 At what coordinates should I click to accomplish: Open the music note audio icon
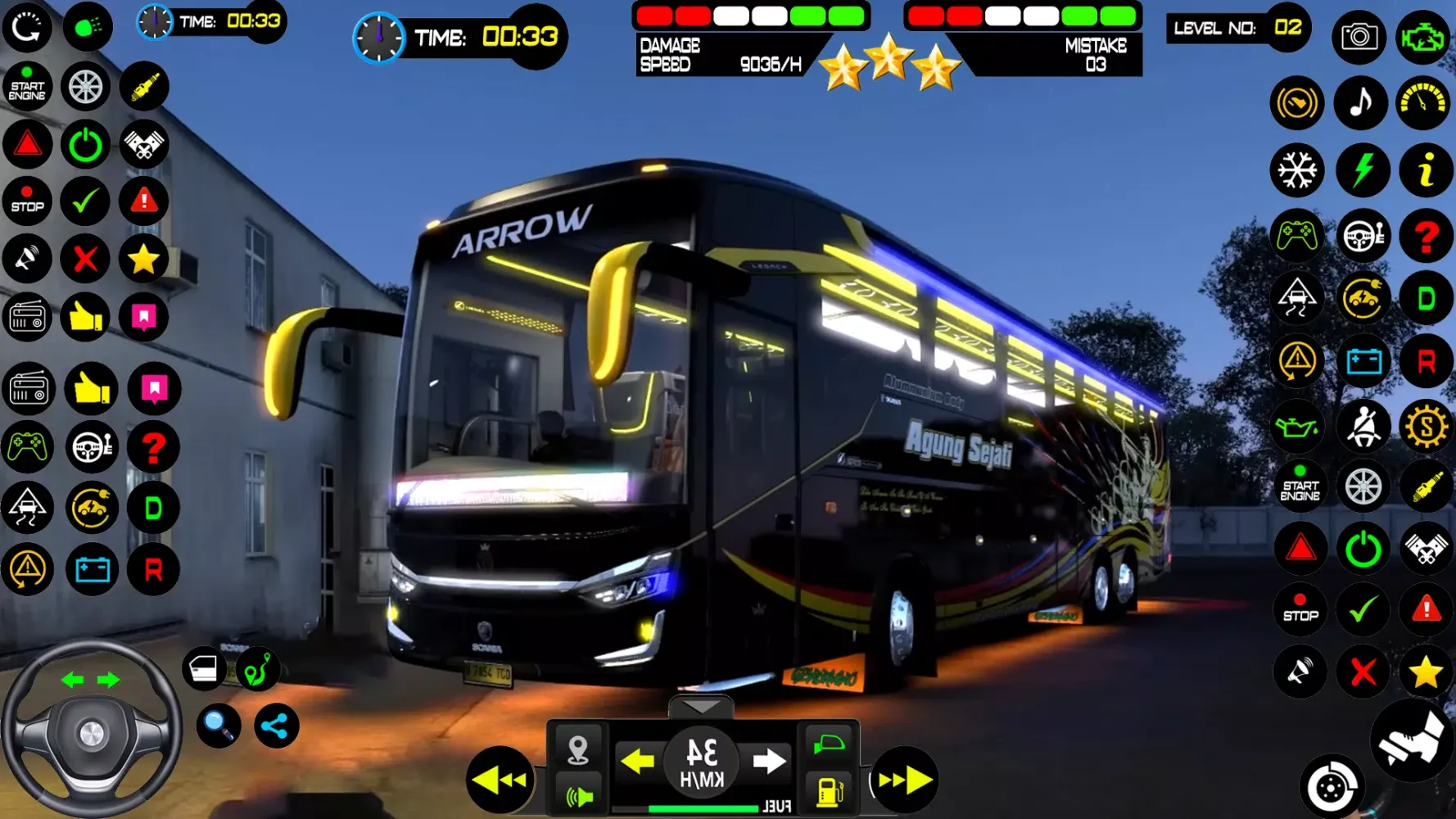click(1362, 102)
